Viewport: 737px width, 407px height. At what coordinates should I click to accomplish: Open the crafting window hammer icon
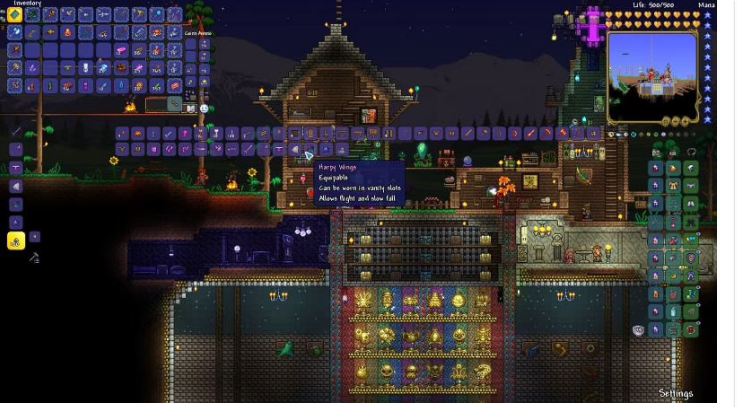coord(35,258)
